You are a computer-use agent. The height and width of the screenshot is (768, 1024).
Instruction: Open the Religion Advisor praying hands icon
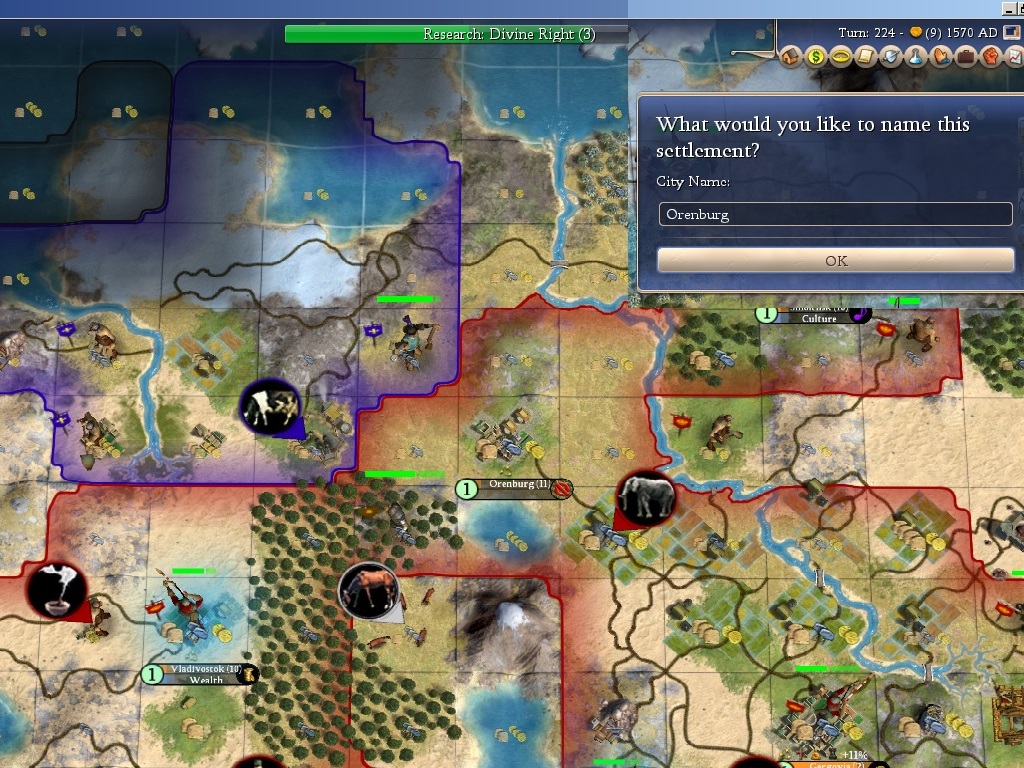click(941, 57)
